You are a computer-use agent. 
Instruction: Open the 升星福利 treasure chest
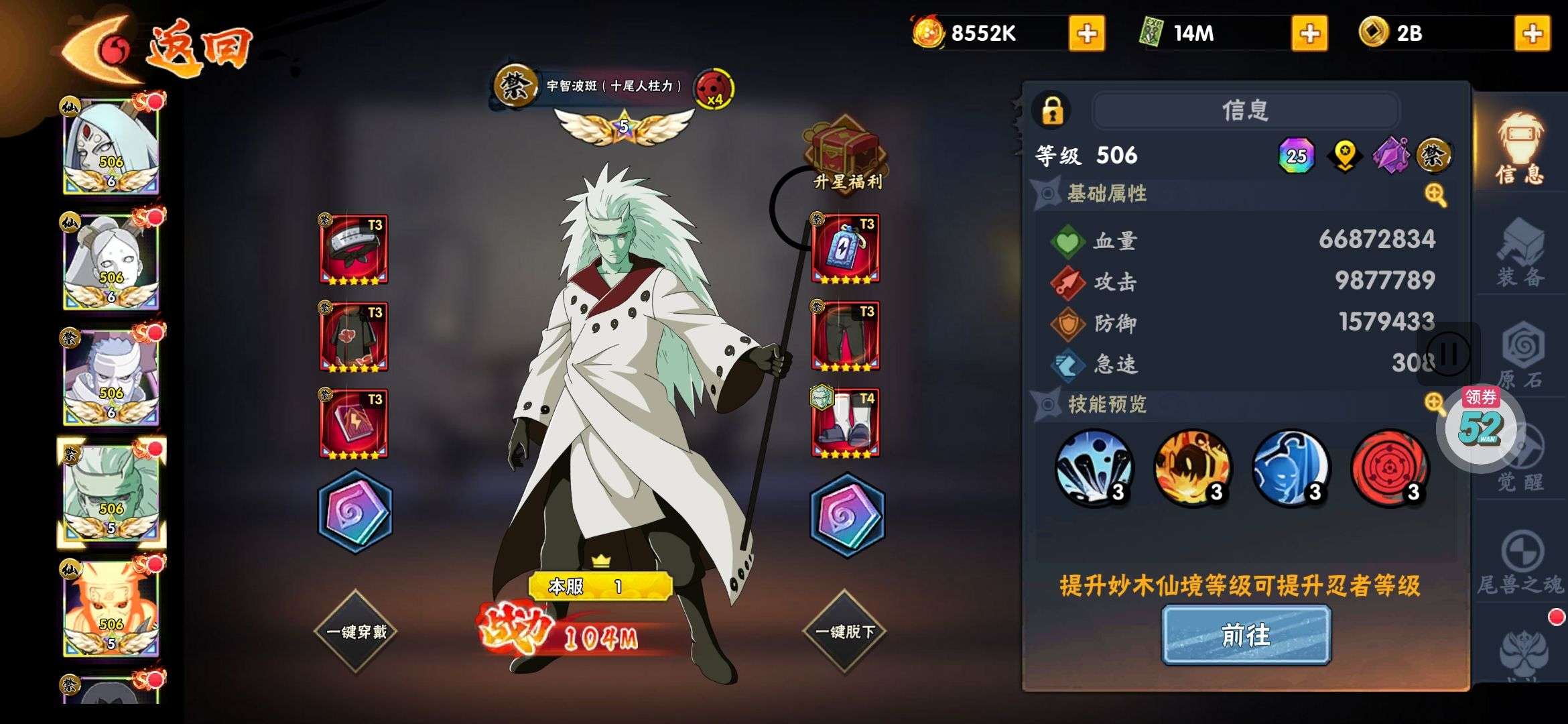pyautogui.click(x=846, y=154)
